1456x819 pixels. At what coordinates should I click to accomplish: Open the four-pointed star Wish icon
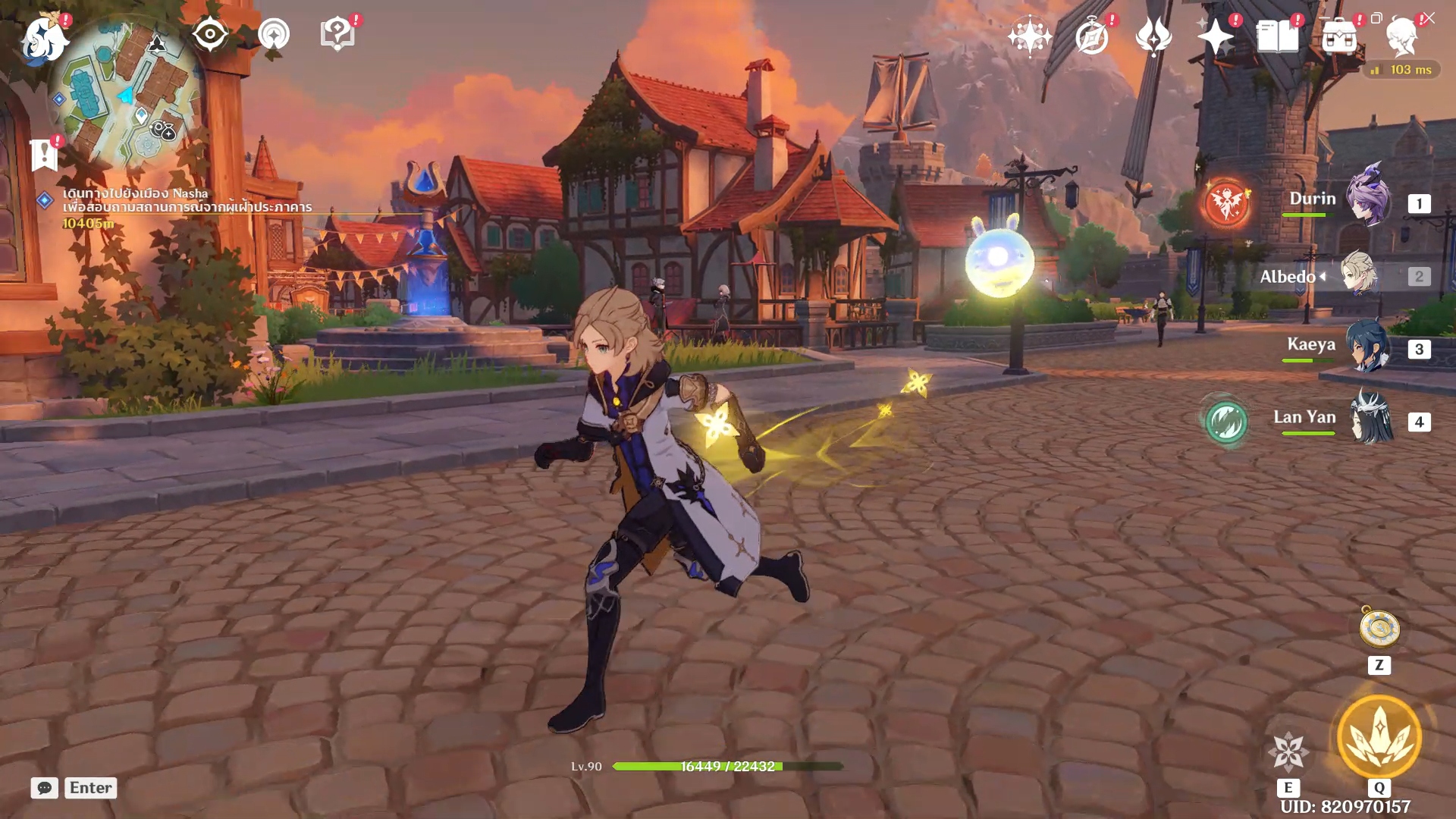(1215, 36)
